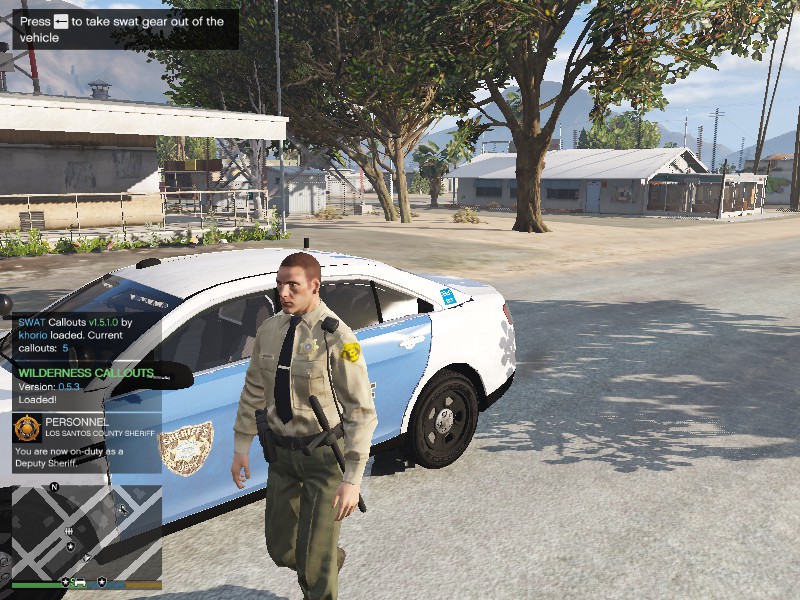Click the Los Santos County Sheriff badge icon
The width and height of the screenshot is (800, 600).
tap(27, 428)
